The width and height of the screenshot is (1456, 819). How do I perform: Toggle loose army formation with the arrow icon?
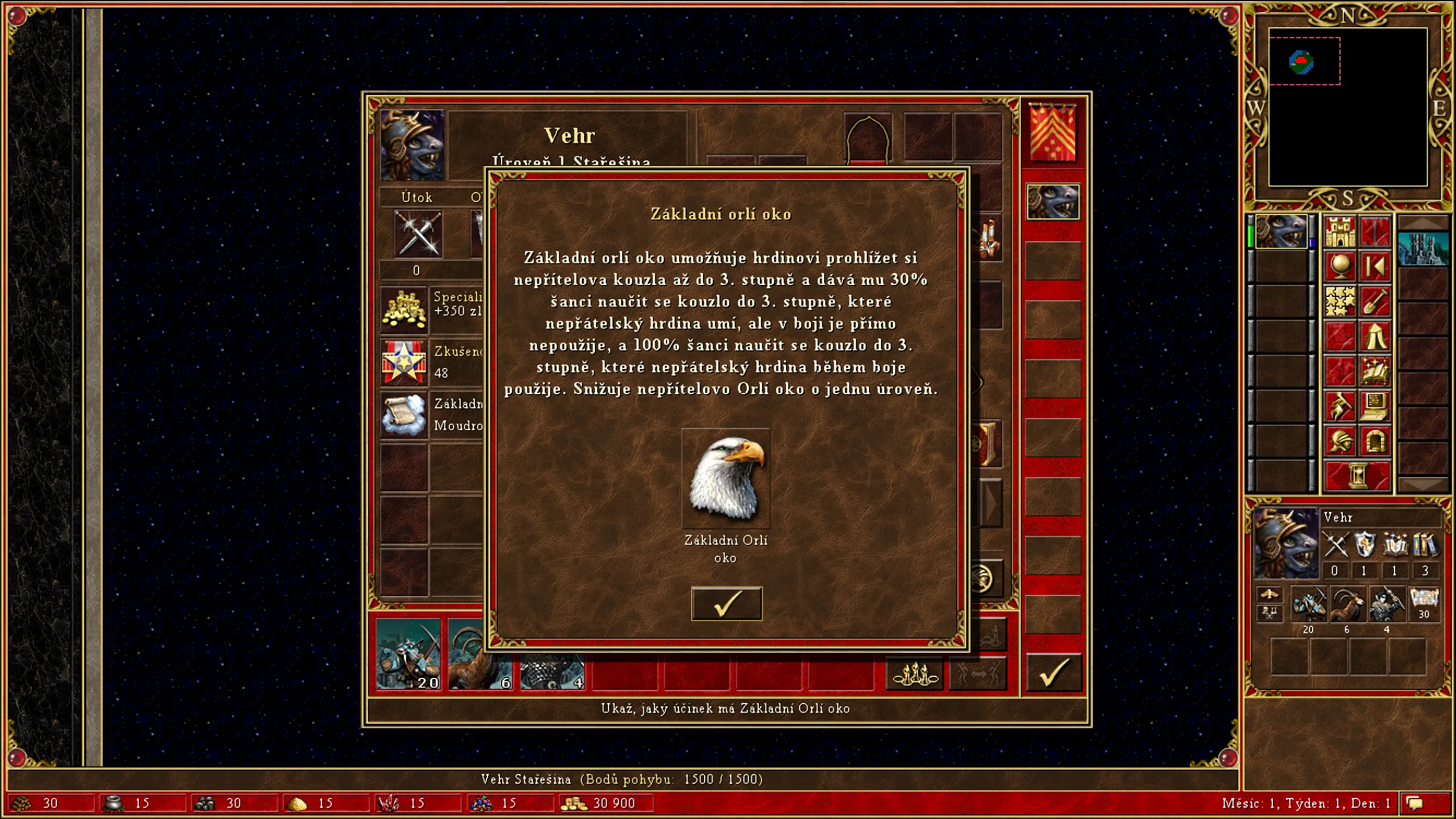[x=978, y=673]
